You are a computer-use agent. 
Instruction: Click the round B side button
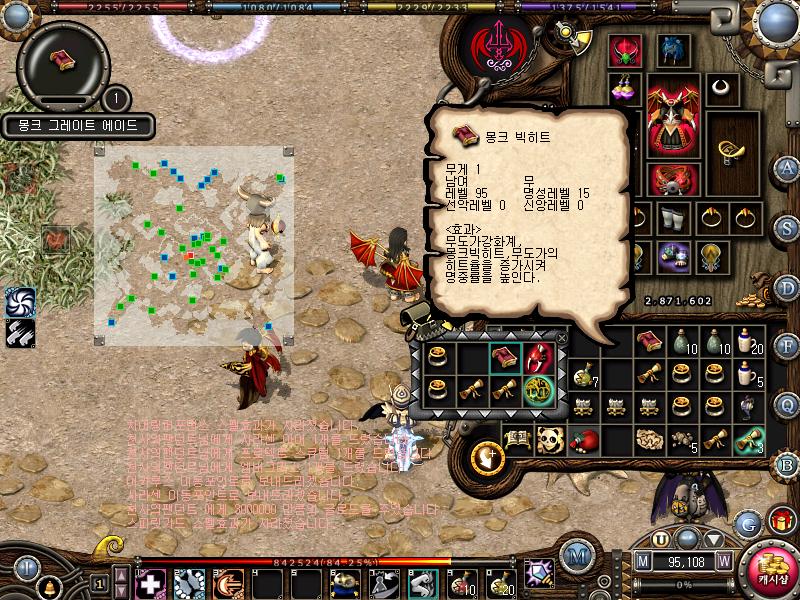click(x=787, y=463)
